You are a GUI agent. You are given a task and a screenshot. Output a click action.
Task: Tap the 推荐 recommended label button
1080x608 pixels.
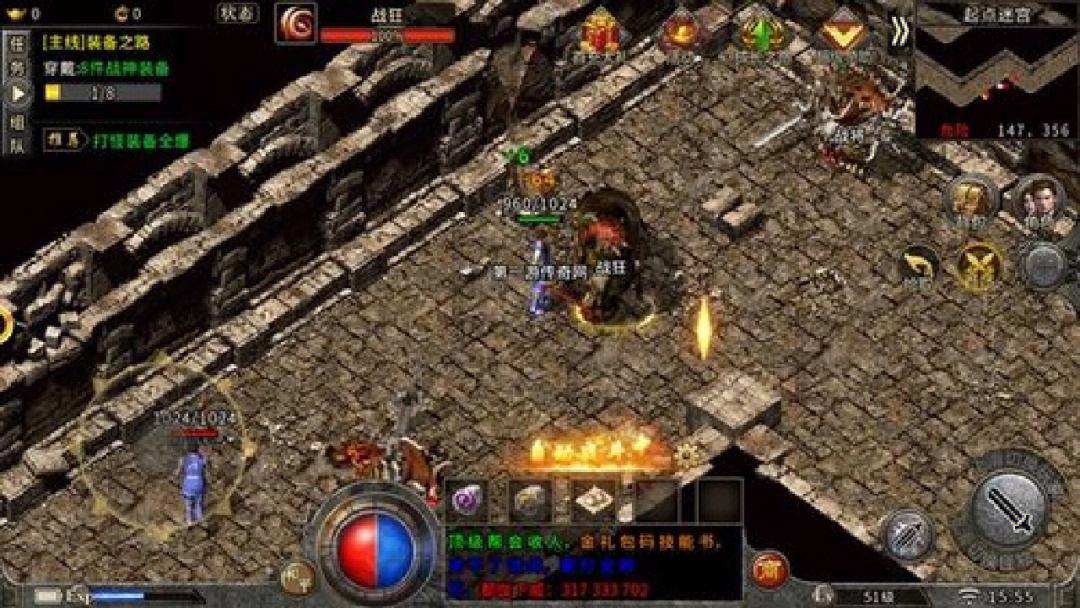click(x=61, y=141)
